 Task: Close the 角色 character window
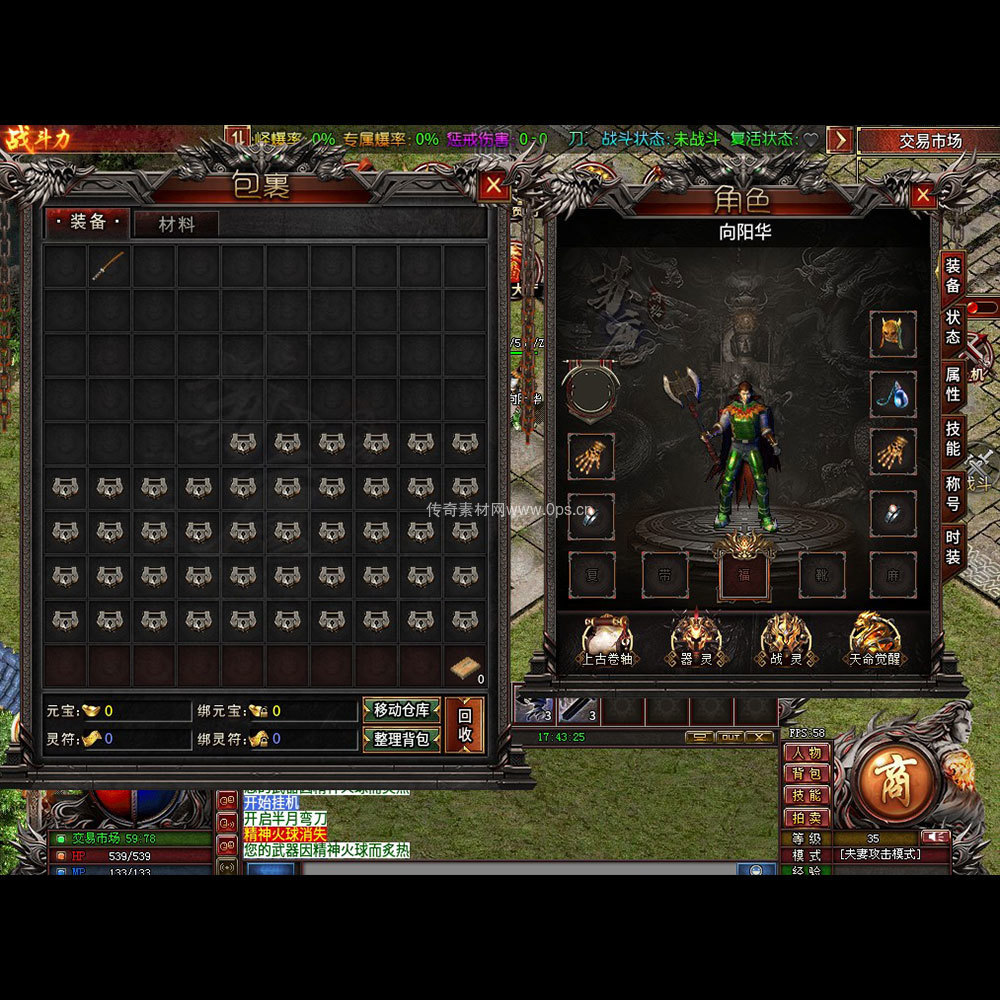[x=923, y=195]
